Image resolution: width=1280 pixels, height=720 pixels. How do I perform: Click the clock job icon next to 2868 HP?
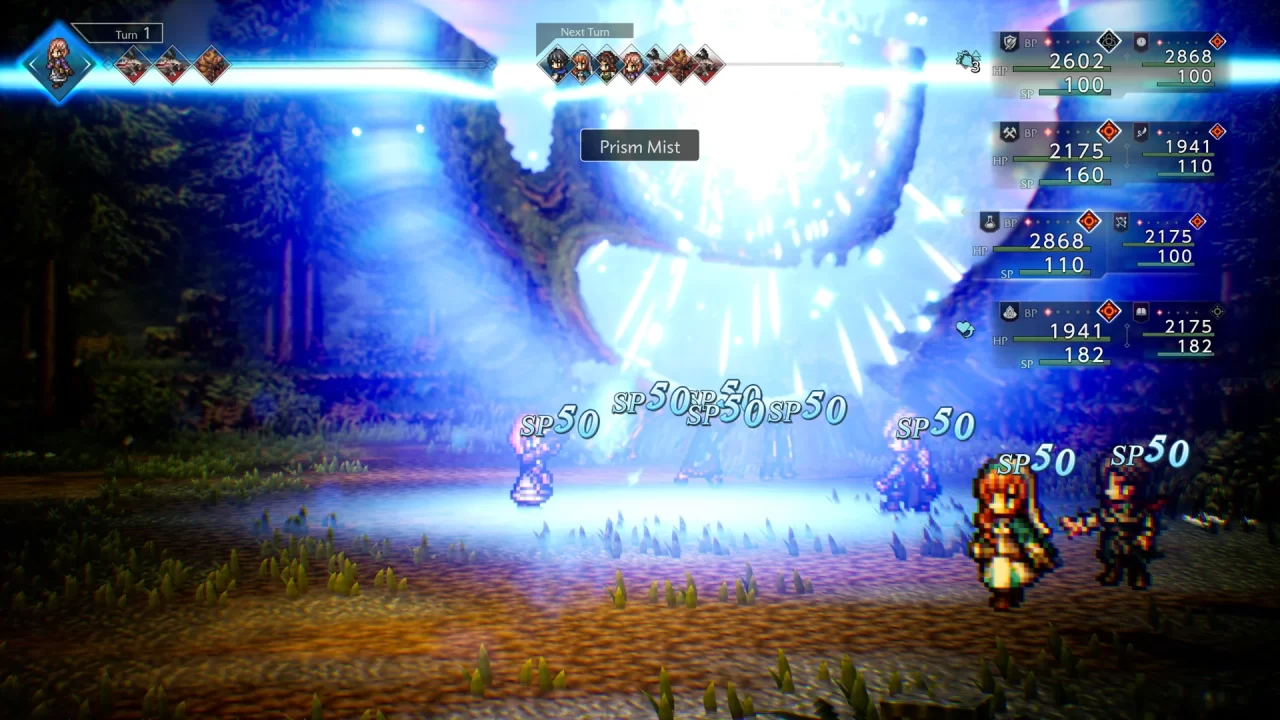pyautogui.click(x=1139, y=40)
